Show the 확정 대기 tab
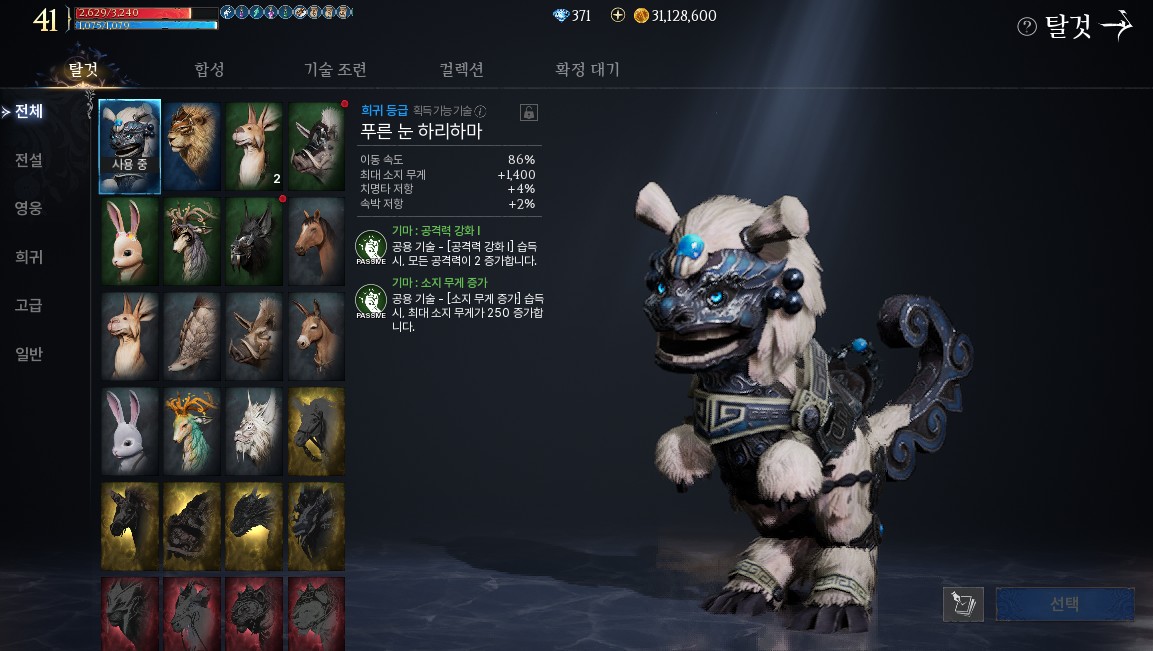This screenshot has height=651, width=1153. [x=587, y=69]
